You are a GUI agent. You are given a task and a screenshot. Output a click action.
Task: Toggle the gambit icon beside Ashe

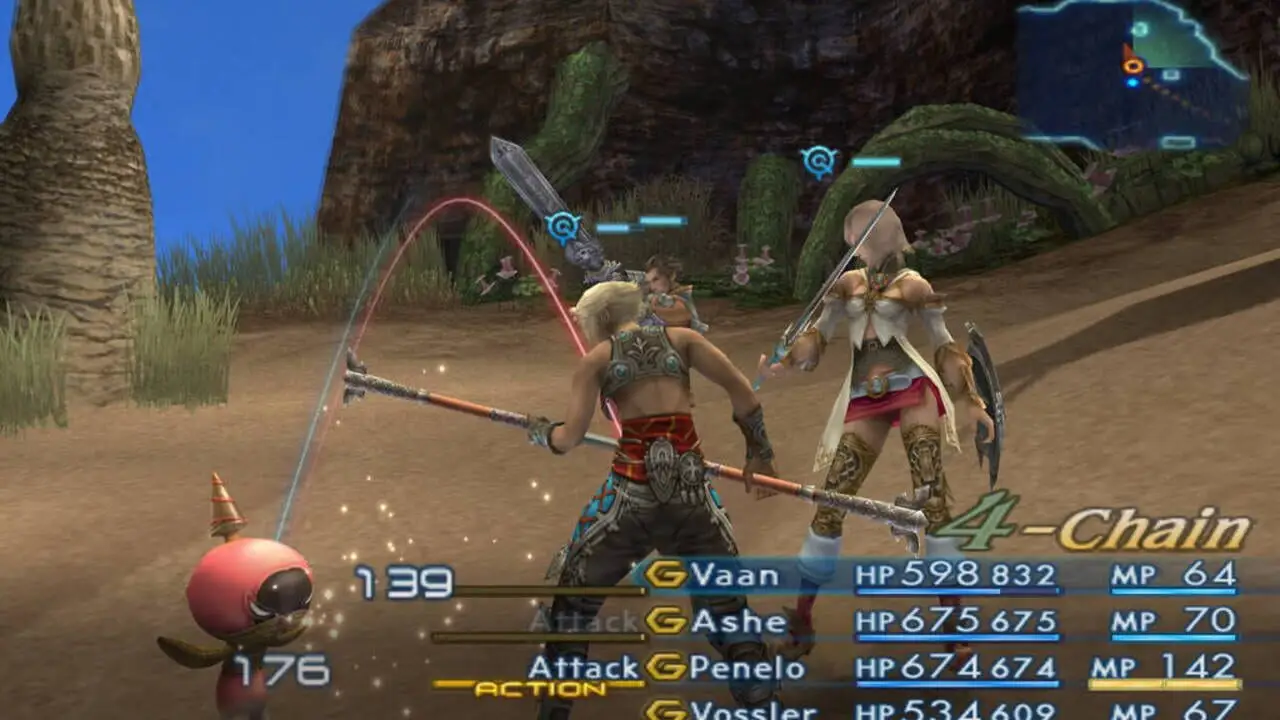click(x=665, y=621)
